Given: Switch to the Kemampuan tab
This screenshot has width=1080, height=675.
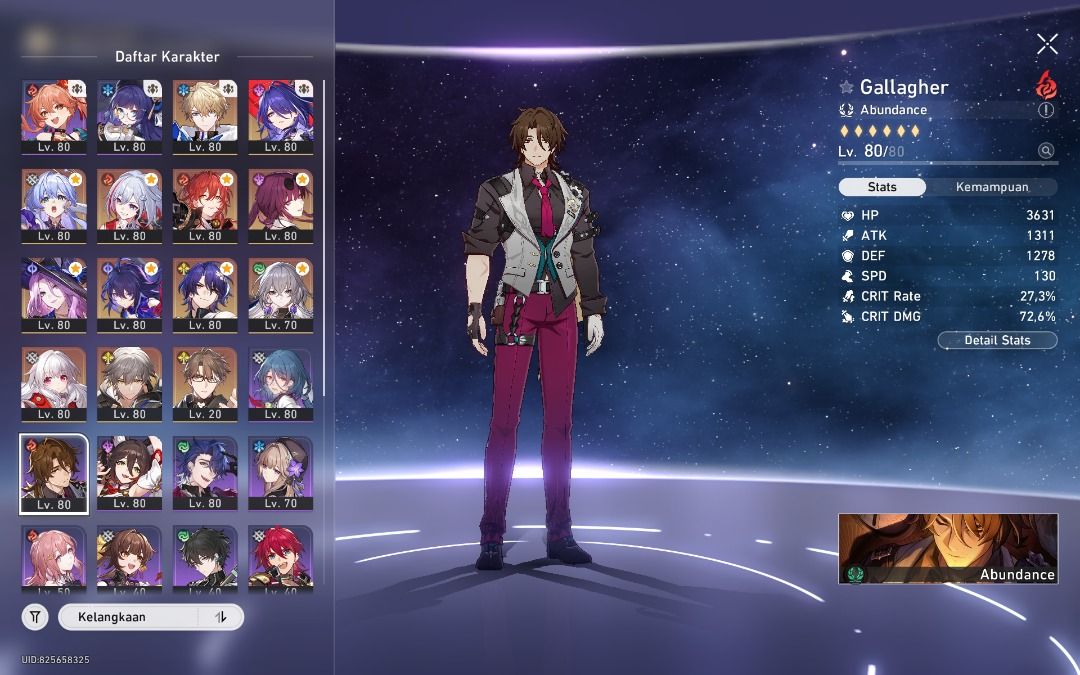Looking at the screenshot, I should pyautogui.click(x=991, y=187).
